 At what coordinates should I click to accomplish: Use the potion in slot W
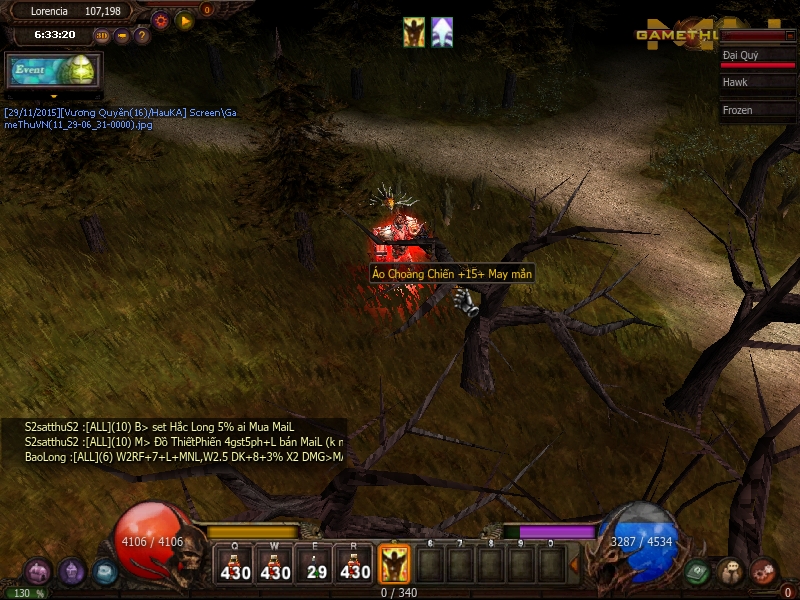[275, 565]
